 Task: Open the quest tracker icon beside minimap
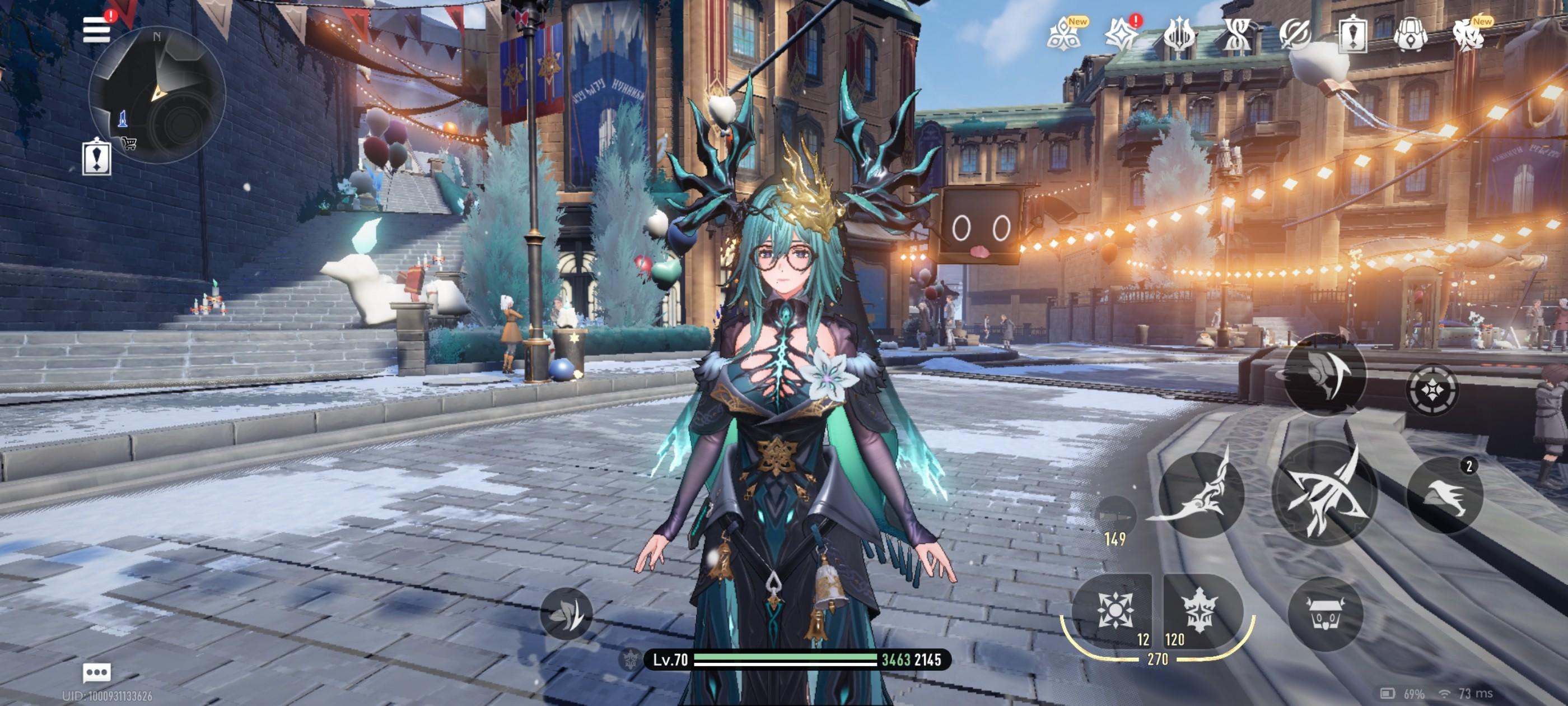pos(97,157)
